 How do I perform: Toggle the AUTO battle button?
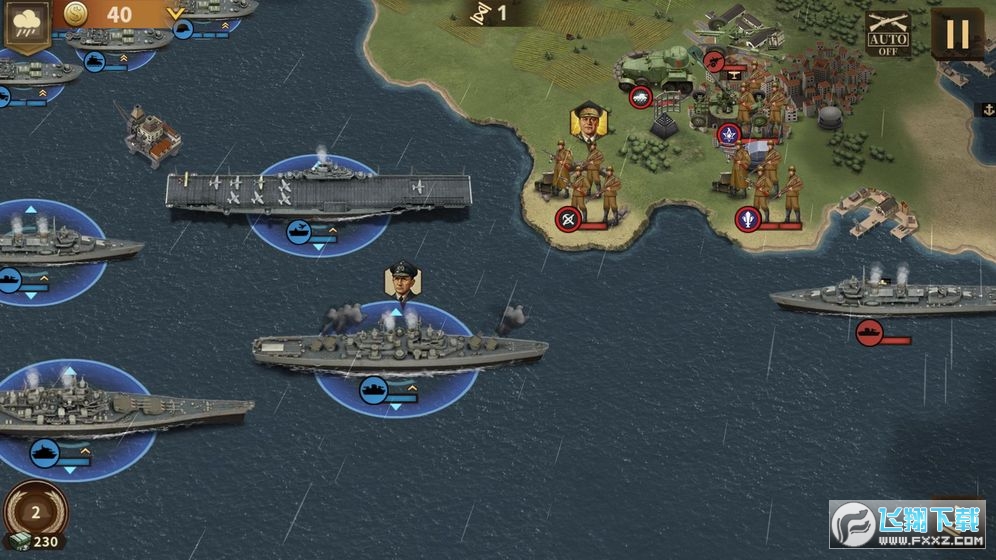click(x=887, y=34)
